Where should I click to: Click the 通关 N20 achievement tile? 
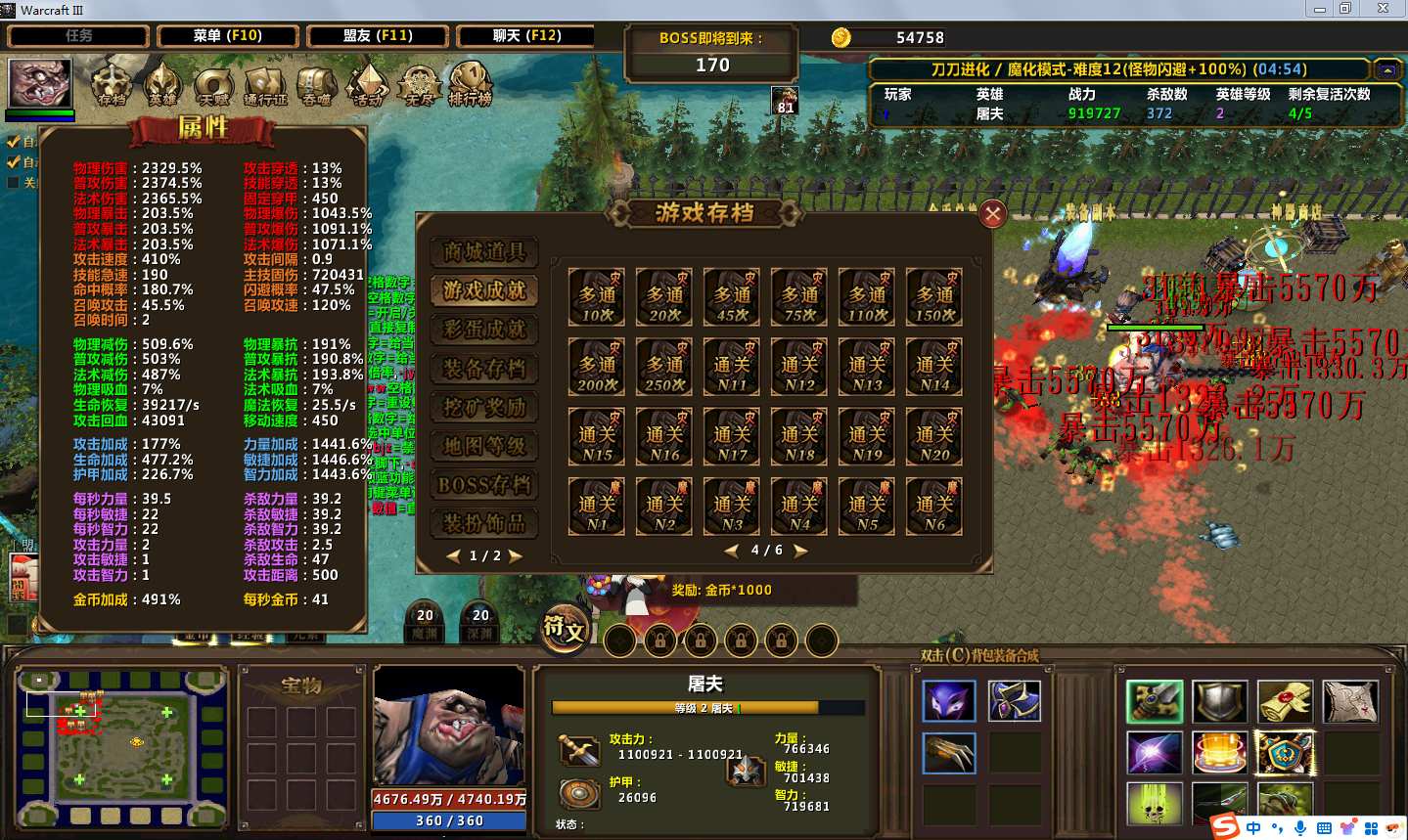point(934,436)
